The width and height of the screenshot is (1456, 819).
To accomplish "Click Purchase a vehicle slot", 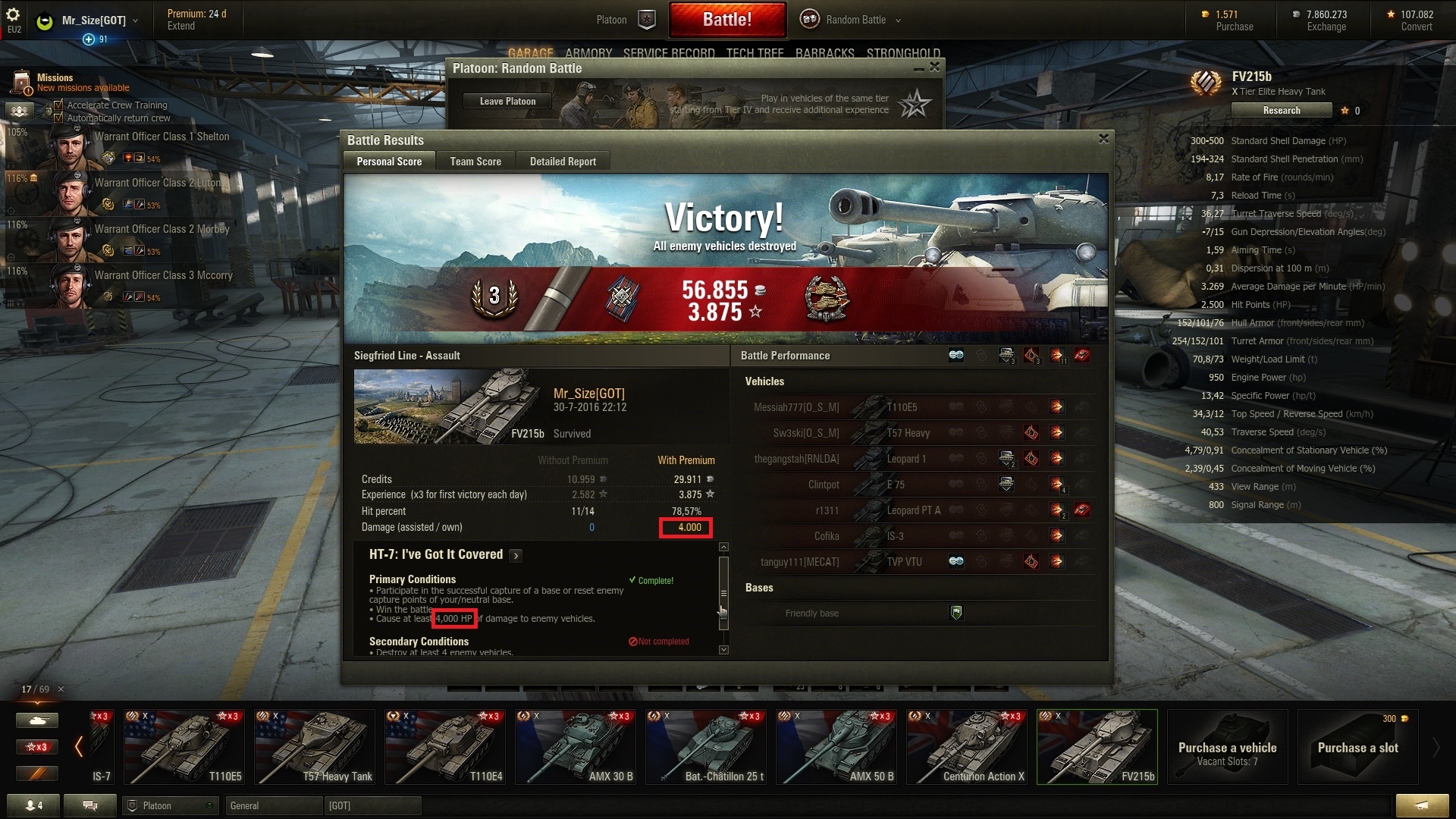I will click(x=1227, y=747).
